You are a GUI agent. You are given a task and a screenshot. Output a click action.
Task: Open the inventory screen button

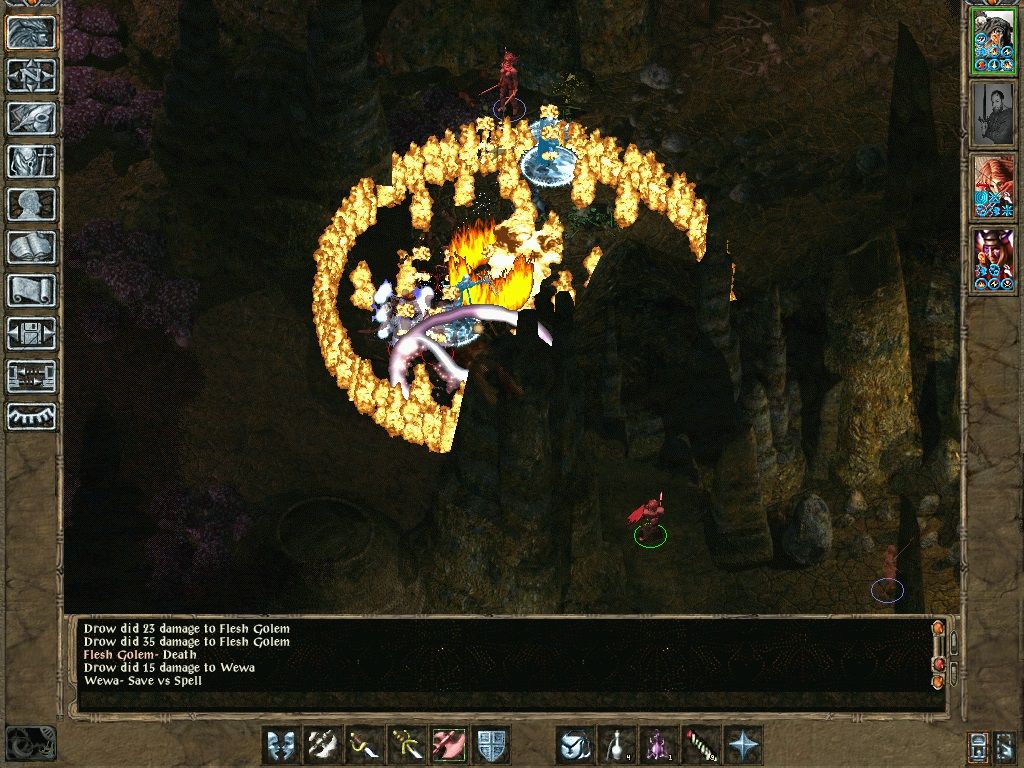[x=31, y=161]
